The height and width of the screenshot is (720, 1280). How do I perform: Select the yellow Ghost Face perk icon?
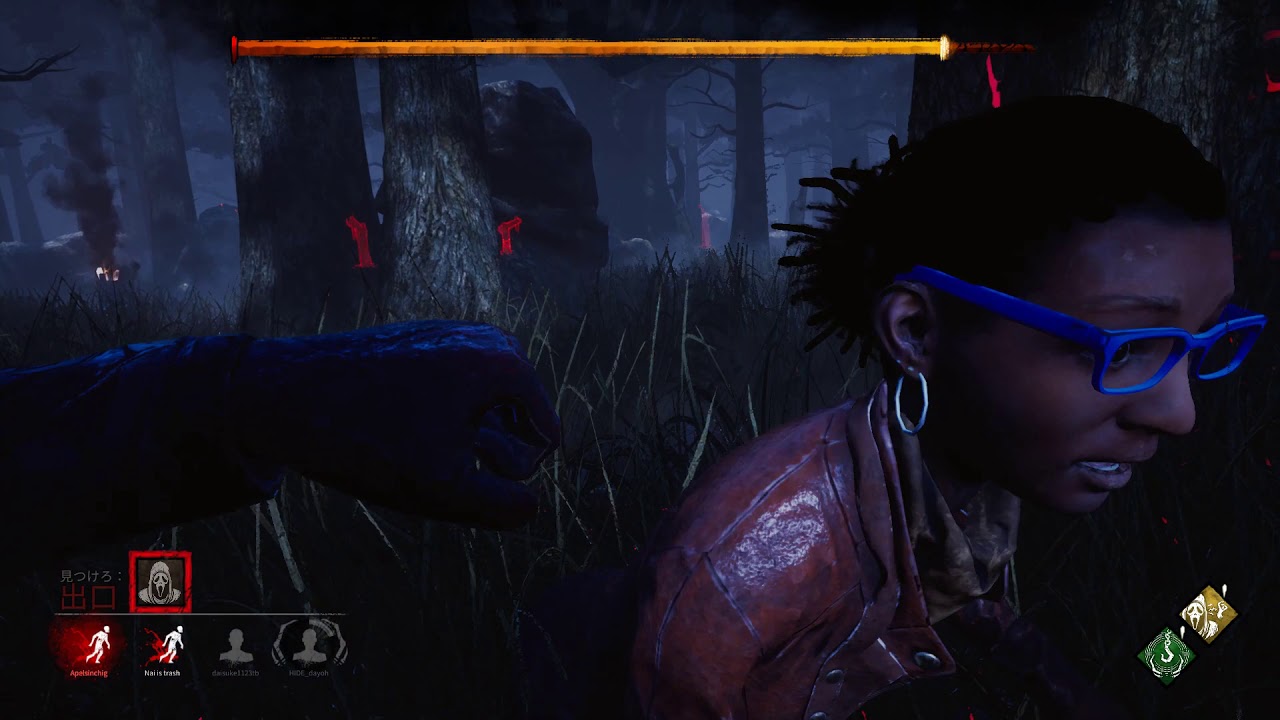click(x=1208, y=614)
